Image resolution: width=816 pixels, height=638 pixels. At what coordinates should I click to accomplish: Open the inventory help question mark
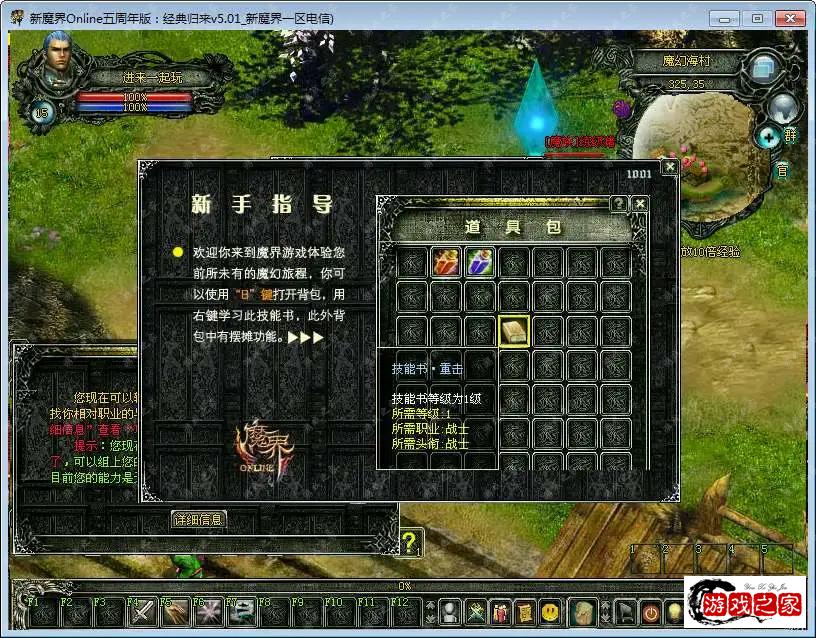coord(619,204)
